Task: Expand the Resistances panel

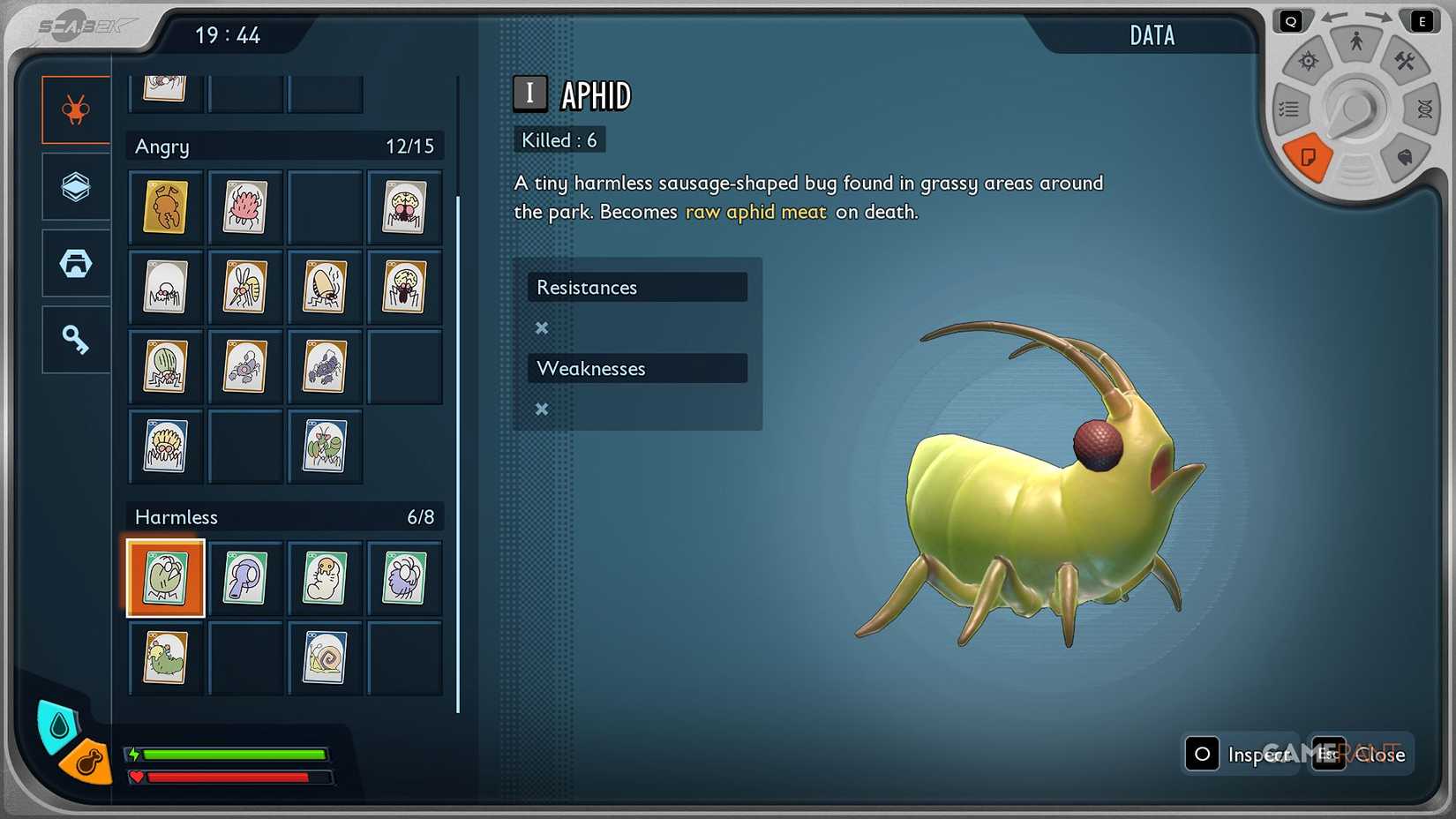Action: 637,287
